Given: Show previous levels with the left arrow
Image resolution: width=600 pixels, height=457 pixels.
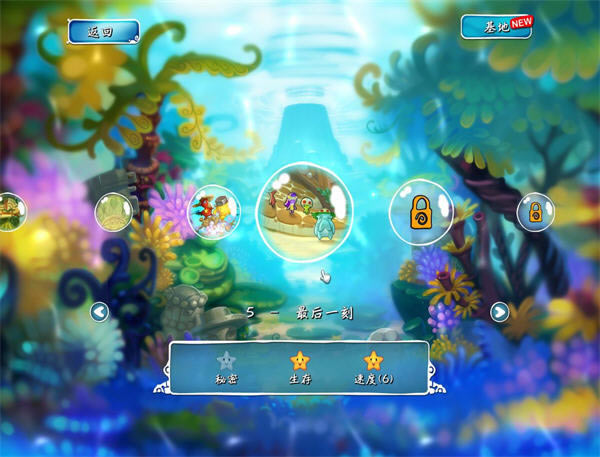Looking at the screenshot, I should (99, 312).
